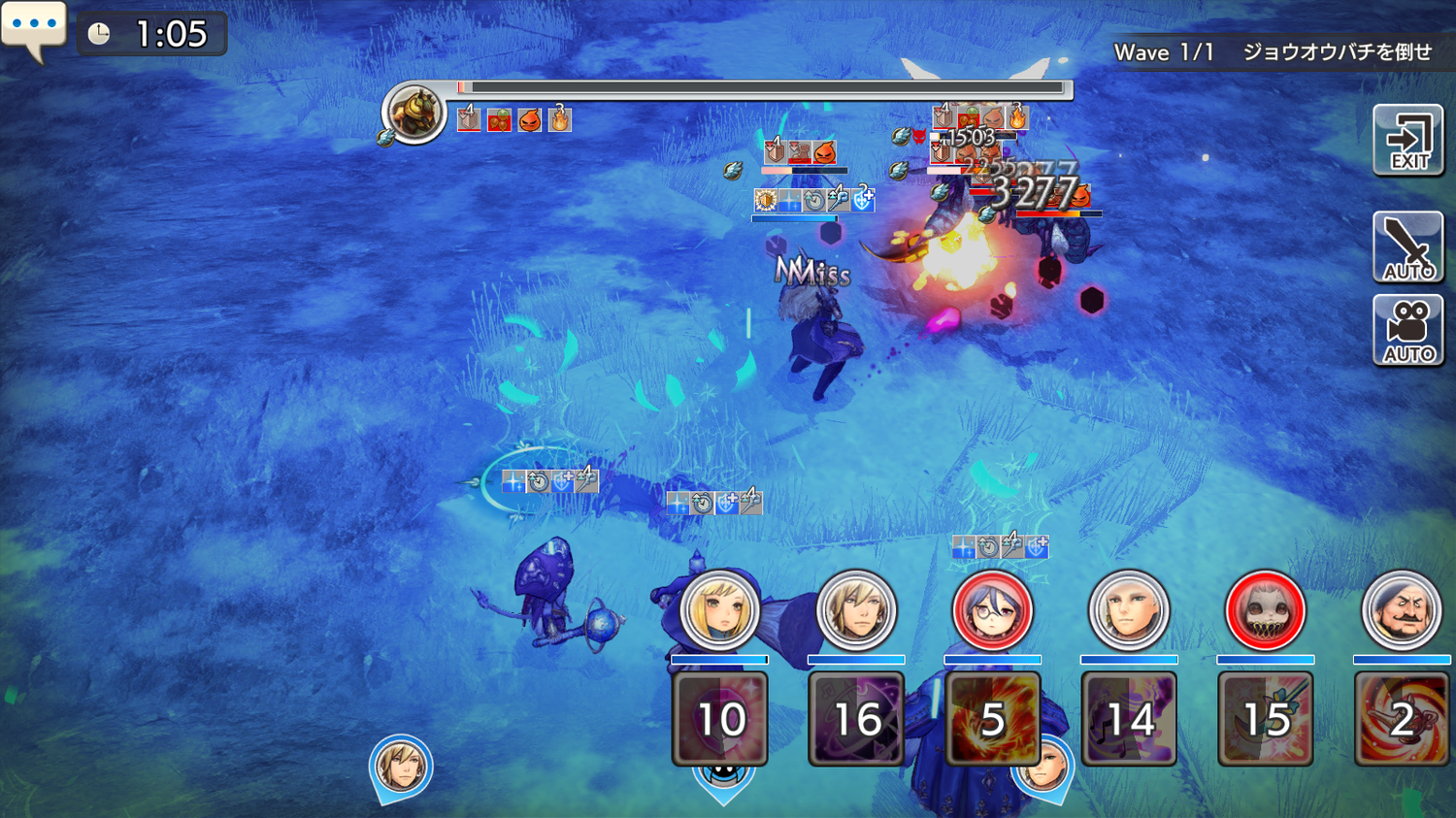Select the skull-masked character portrait
Viewport: 1456px width, 818px height.
point(1265,610)
